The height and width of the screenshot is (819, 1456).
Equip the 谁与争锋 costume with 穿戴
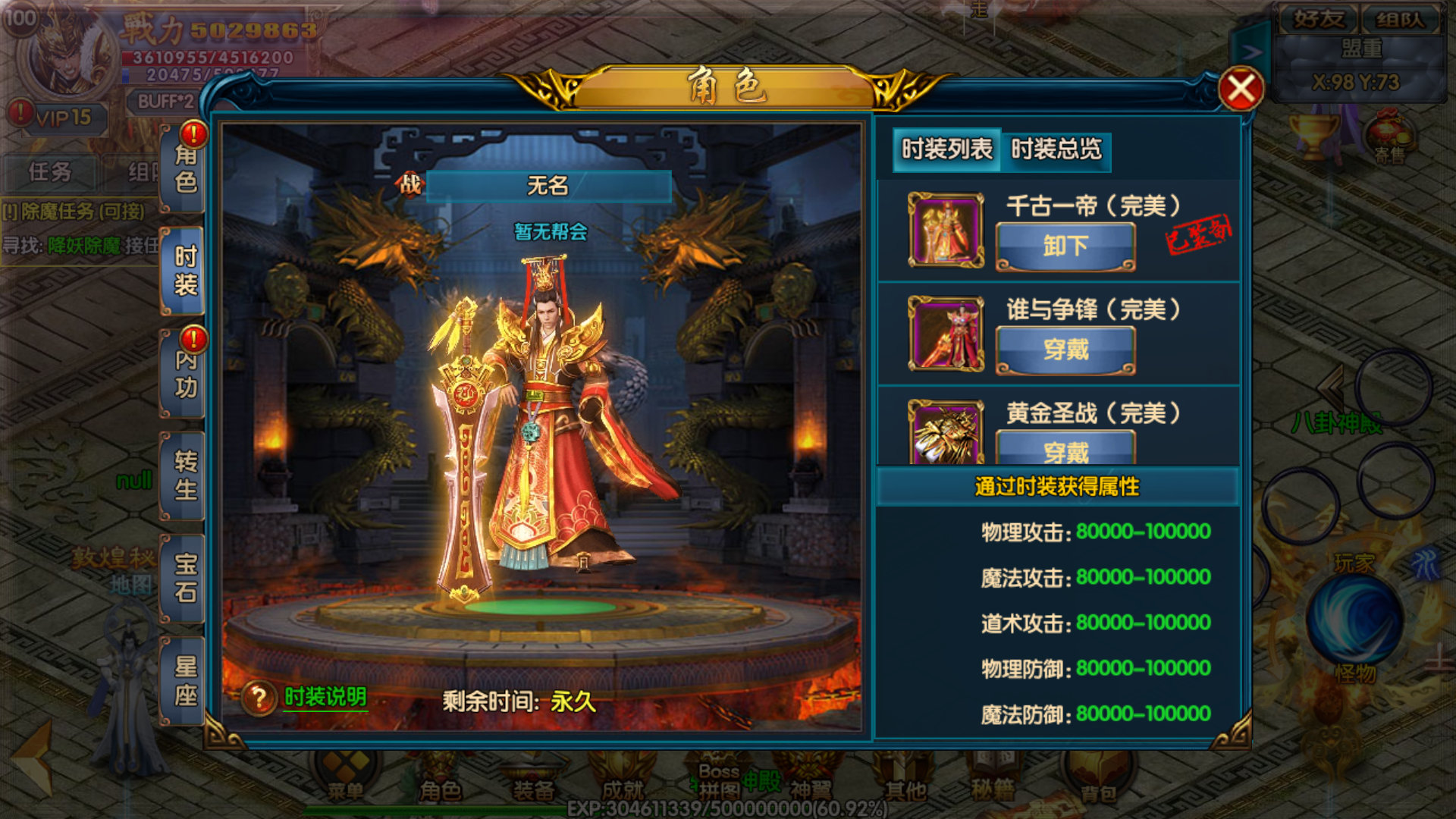pos(1065,350)
